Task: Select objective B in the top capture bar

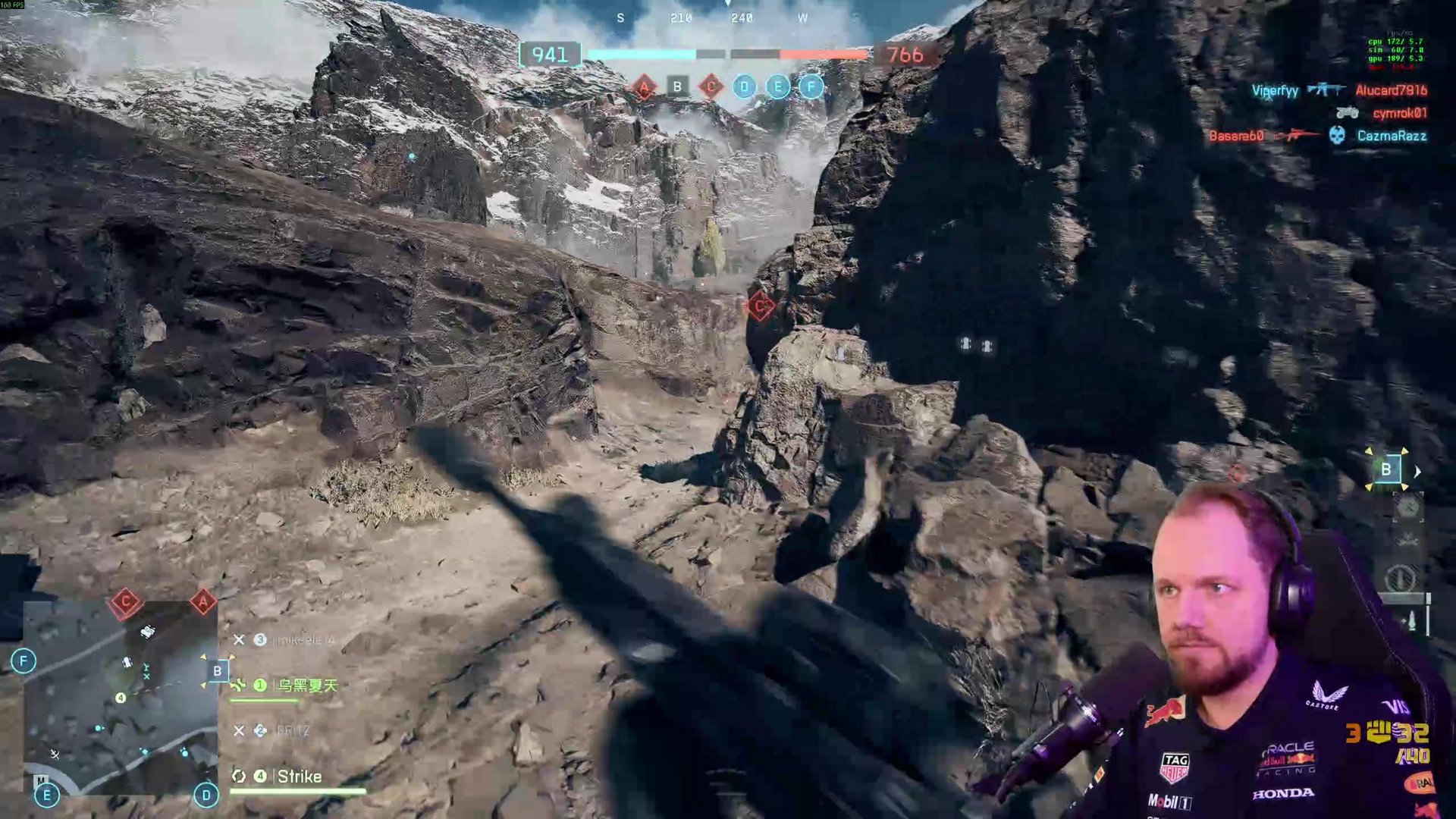Action: point(677,87)
